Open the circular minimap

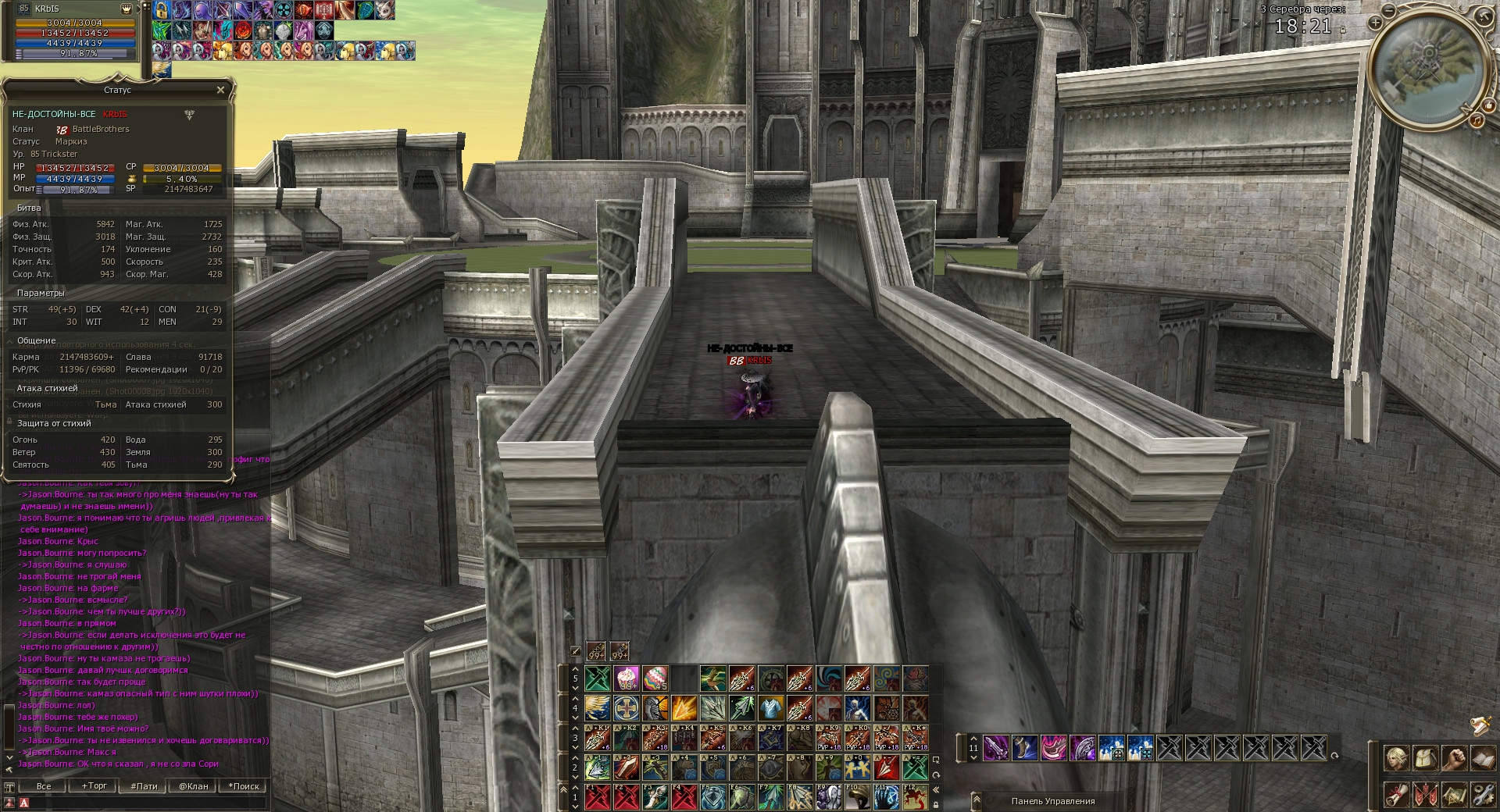click(1427, 70)
